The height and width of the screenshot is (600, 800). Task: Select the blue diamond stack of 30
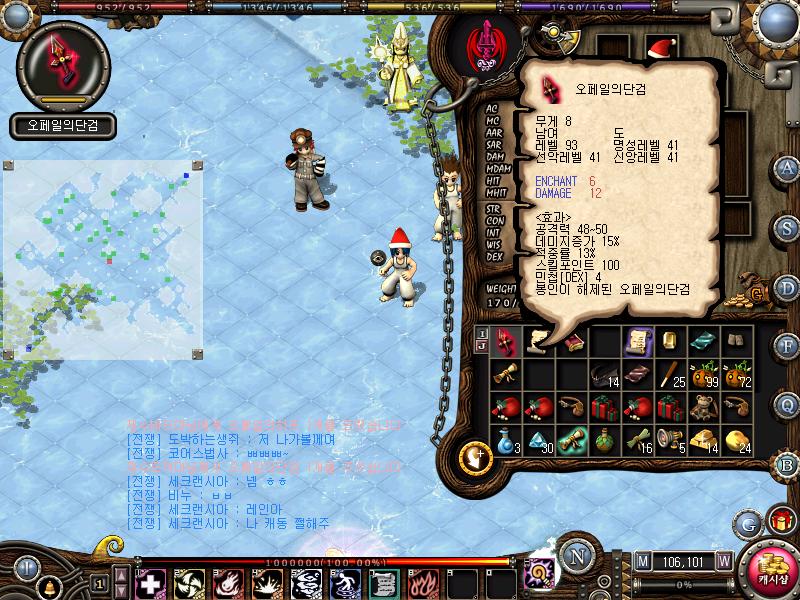[538, 439]
